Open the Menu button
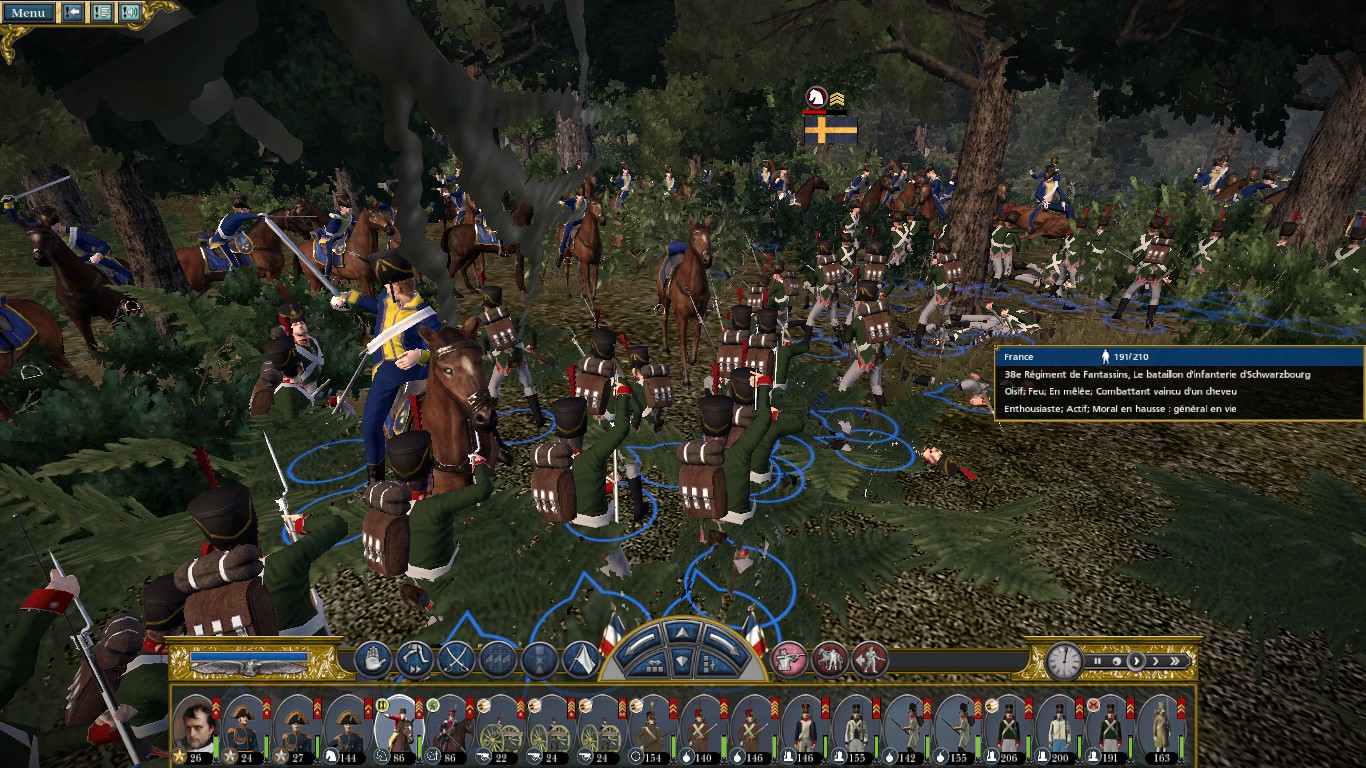The image size is (1366, 768). click(28, 13)
